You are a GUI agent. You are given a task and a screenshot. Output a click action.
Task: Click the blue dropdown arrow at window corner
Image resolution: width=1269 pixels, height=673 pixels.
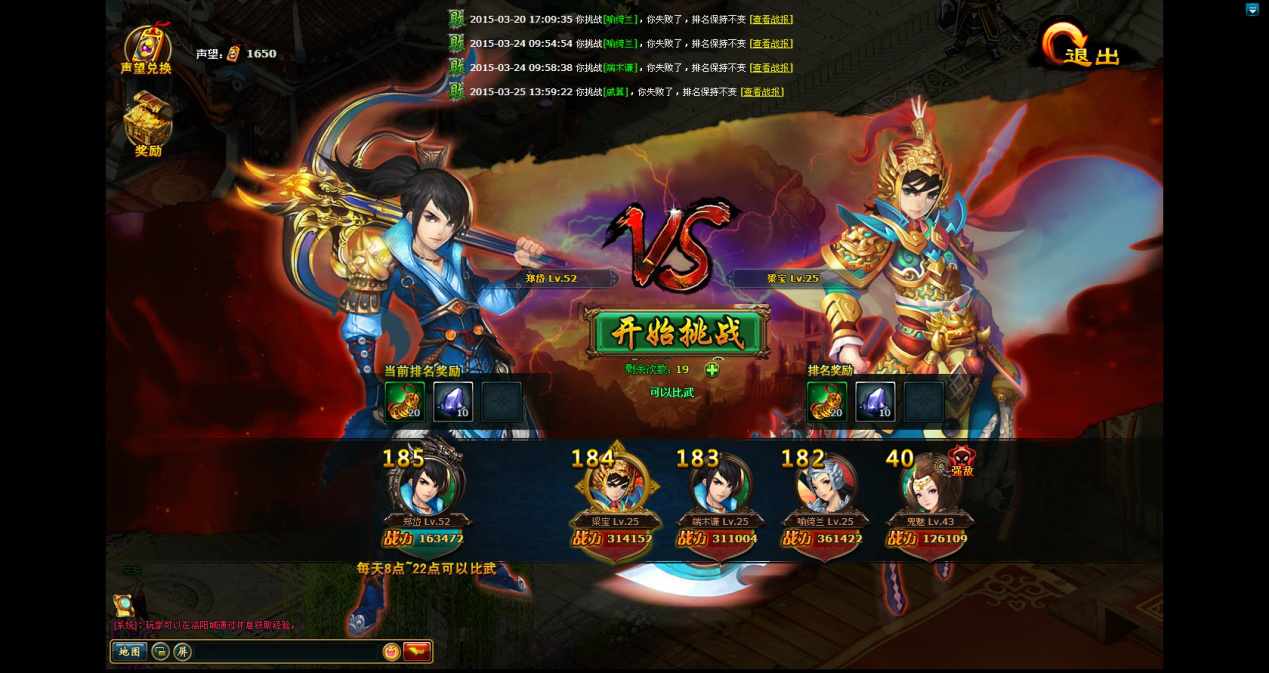click(x=1252, y=9)
